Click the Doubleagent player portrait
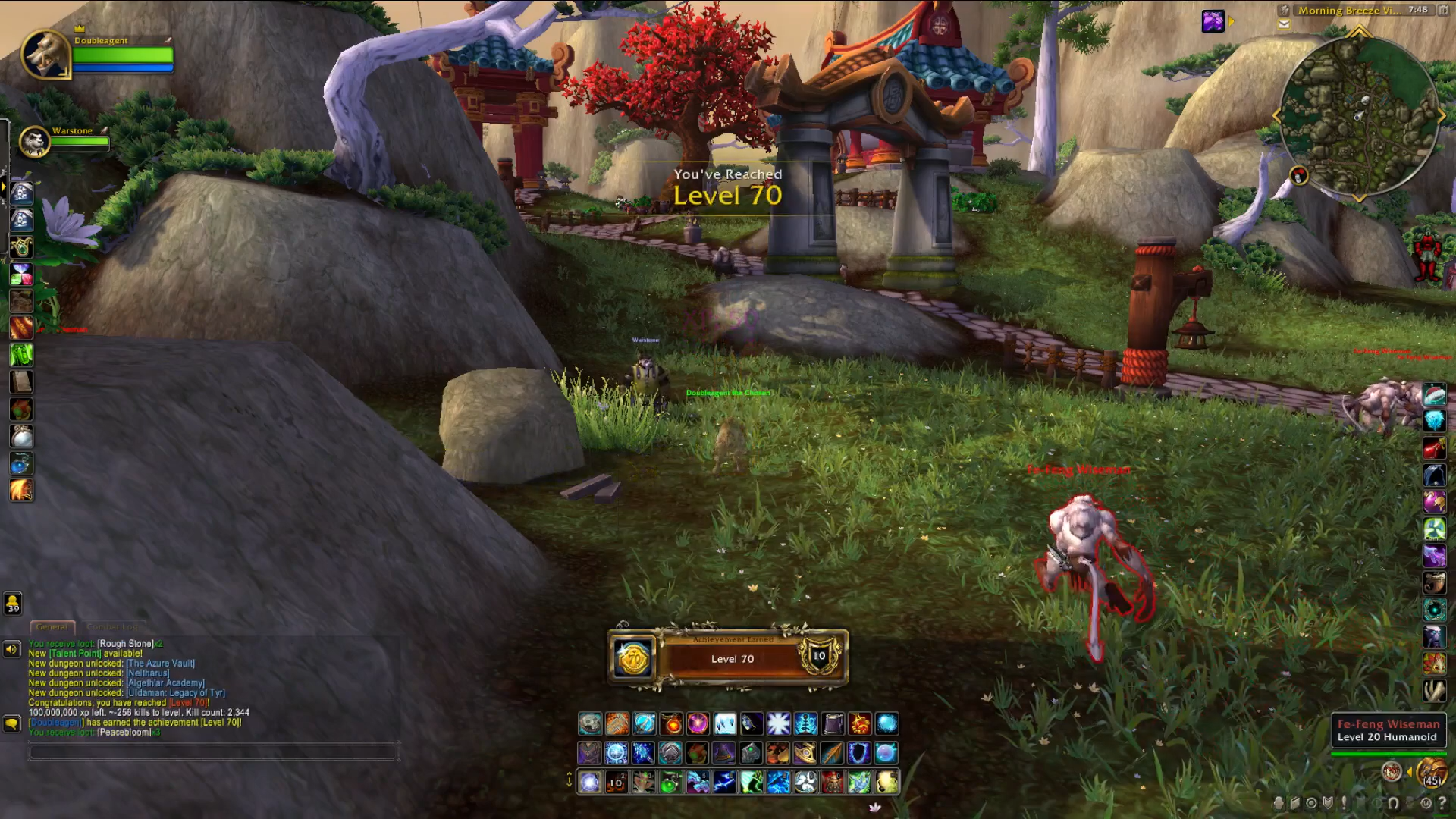Viewport: 1456px width, 819px height. (45, 54)
